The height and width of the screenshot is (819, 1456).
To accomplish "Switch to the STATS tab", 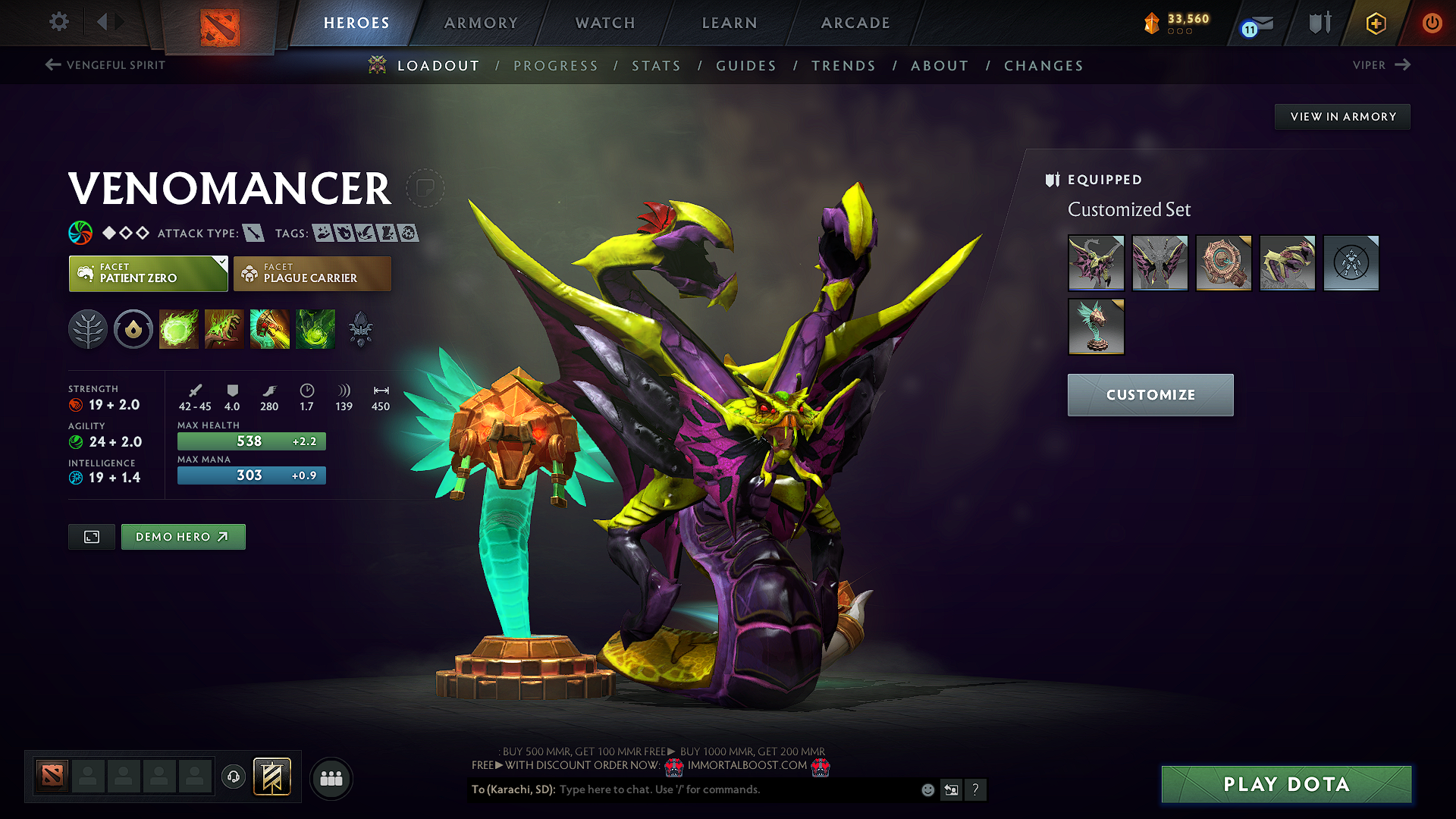I will coord(656,66).
